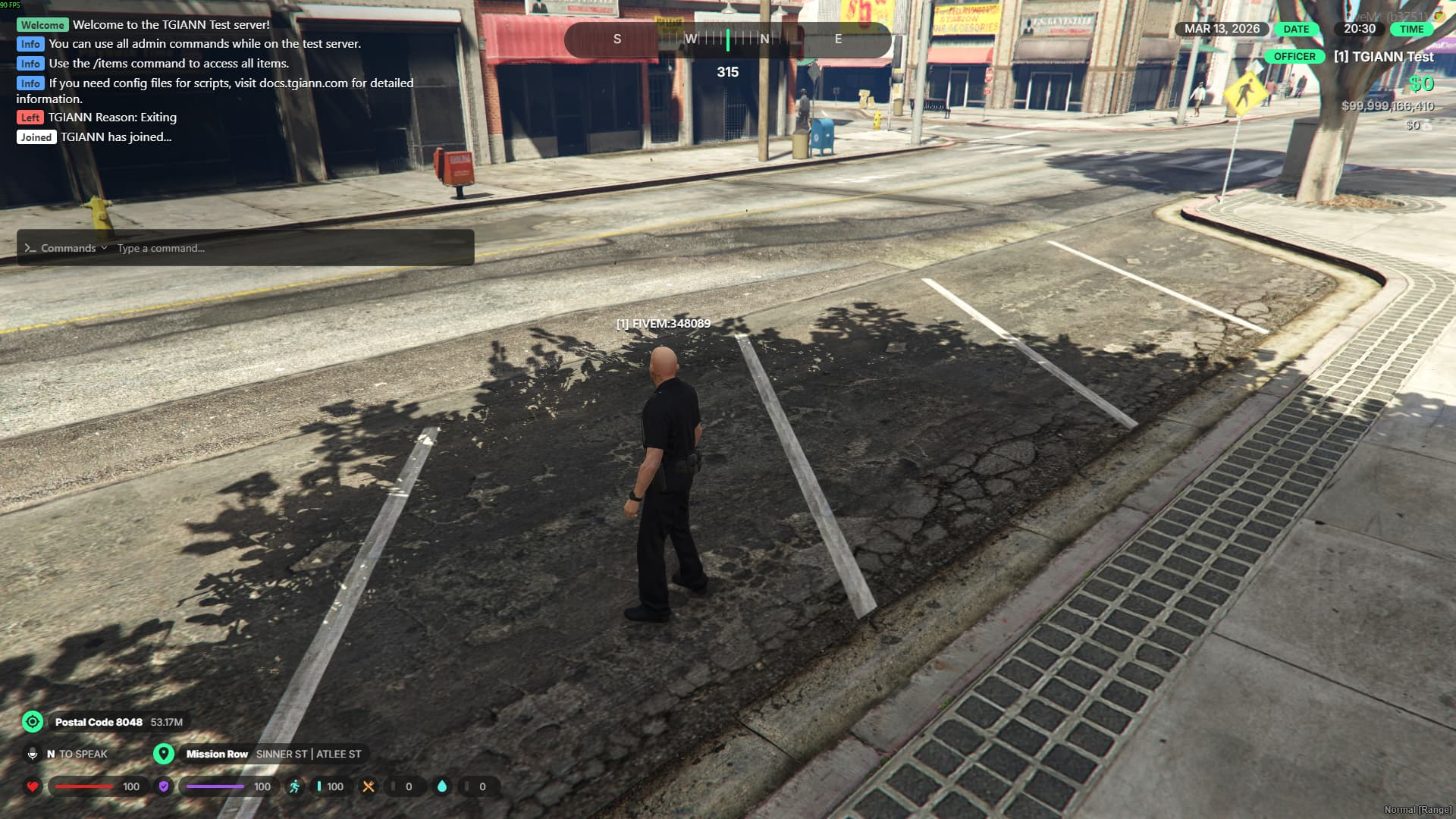Screen dimensions: 1456x819
Task: Click the green DATE label
Action: (x=1296, y=29)
